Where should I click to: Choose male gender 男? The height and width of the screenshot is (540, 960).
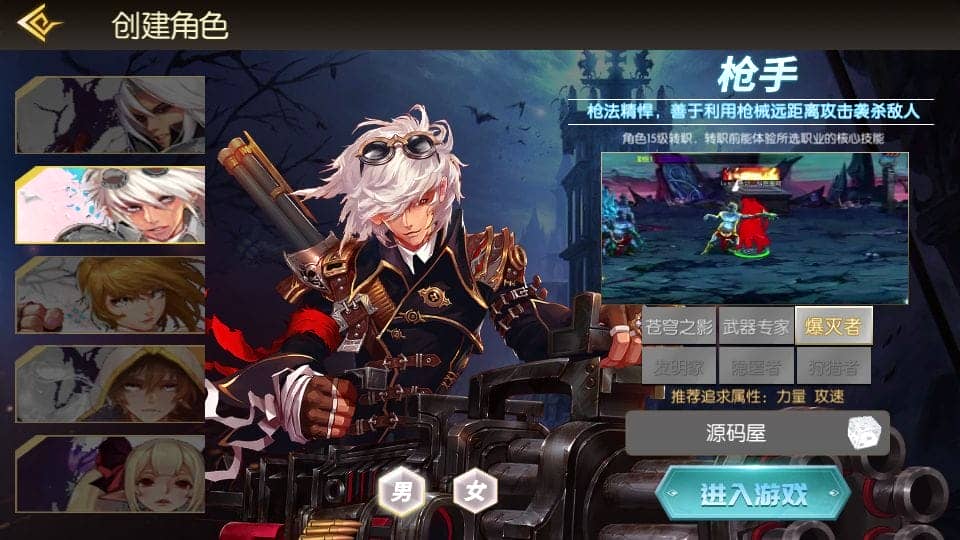[401, 491]
